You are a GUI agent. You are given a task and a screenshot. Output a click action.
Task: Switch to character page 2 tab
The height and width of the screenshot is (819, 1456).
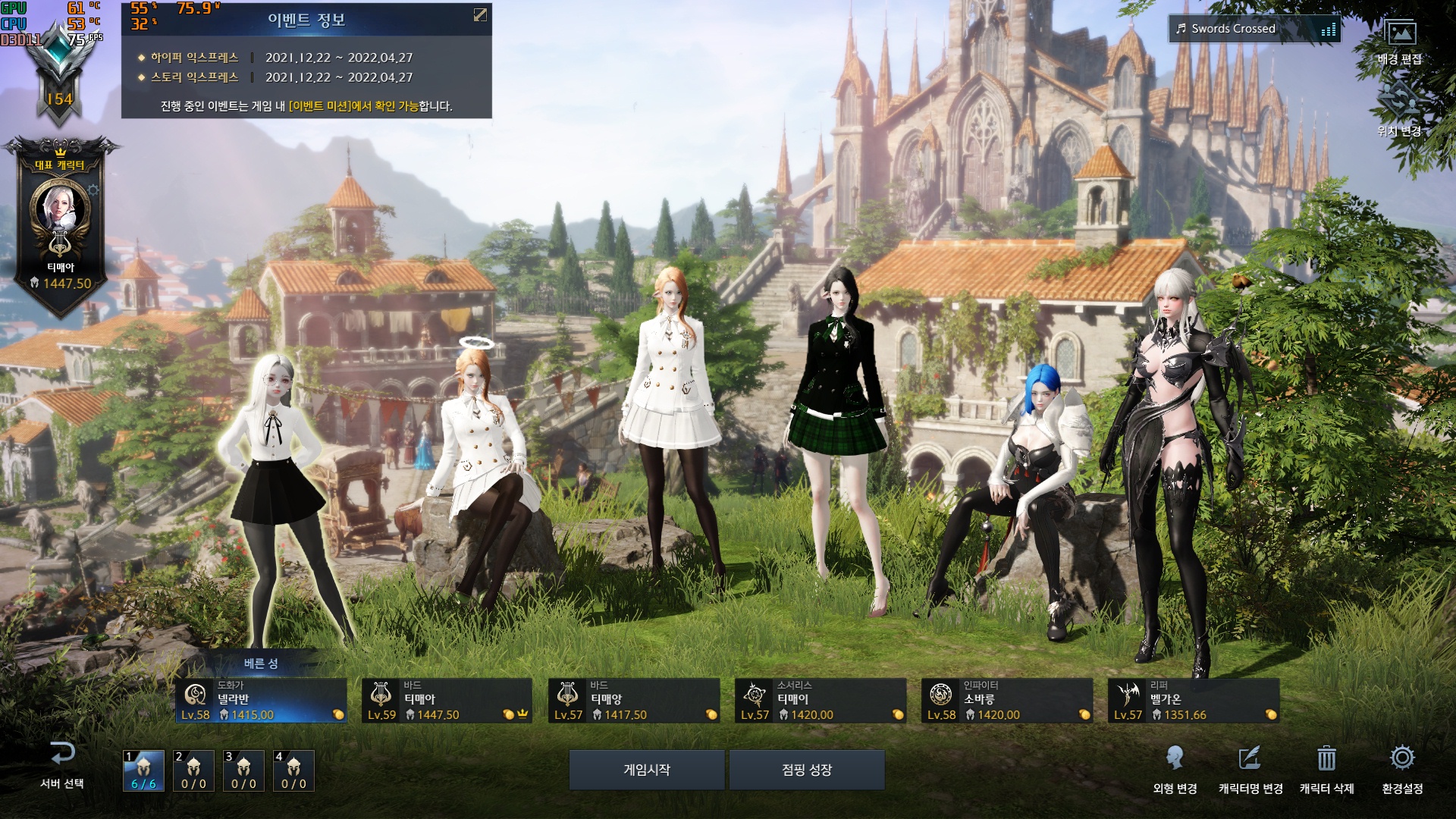193,771
